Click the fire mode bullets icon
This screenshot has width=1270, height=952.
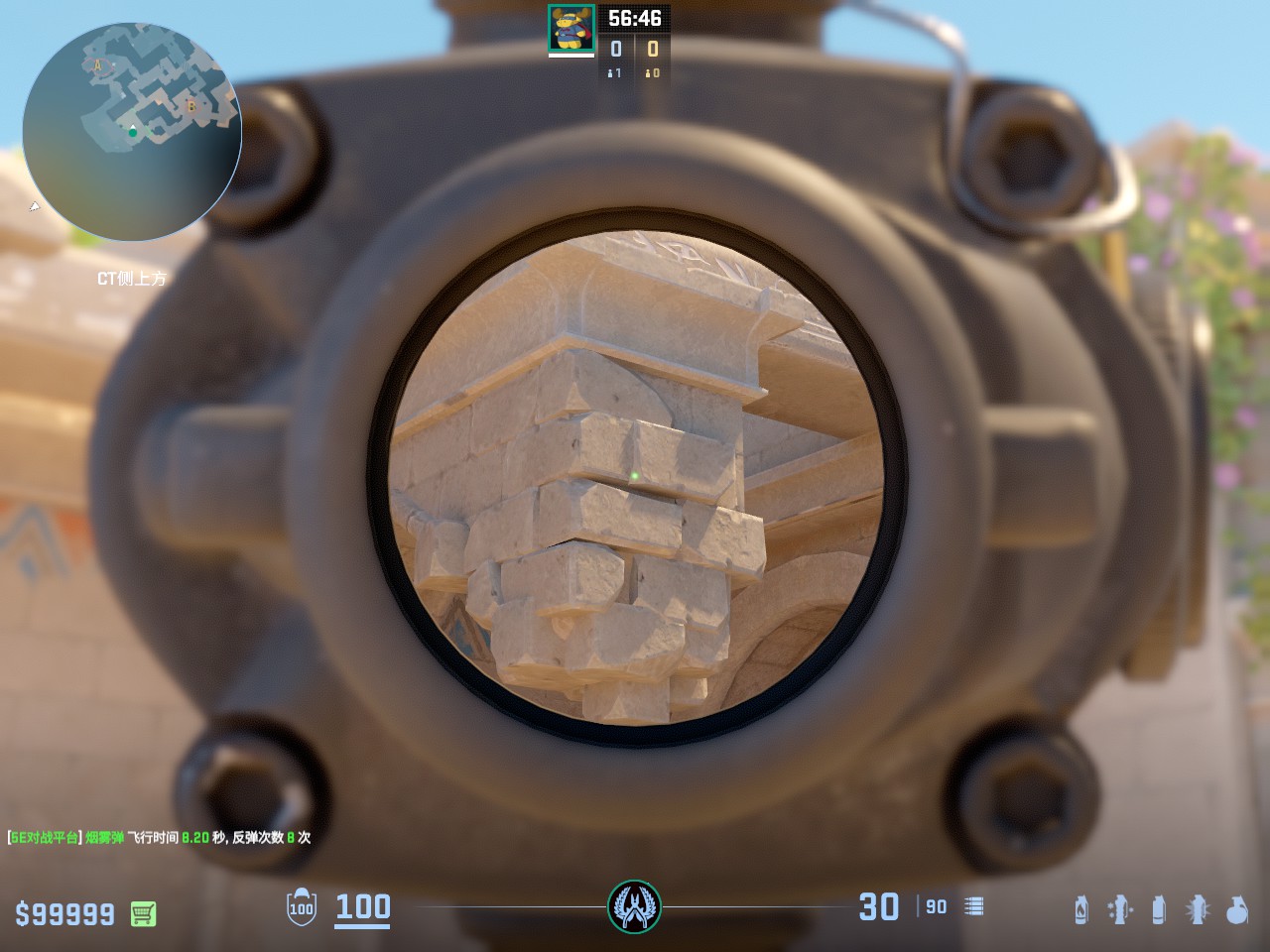pyautogui.click(x=974, y=906)
